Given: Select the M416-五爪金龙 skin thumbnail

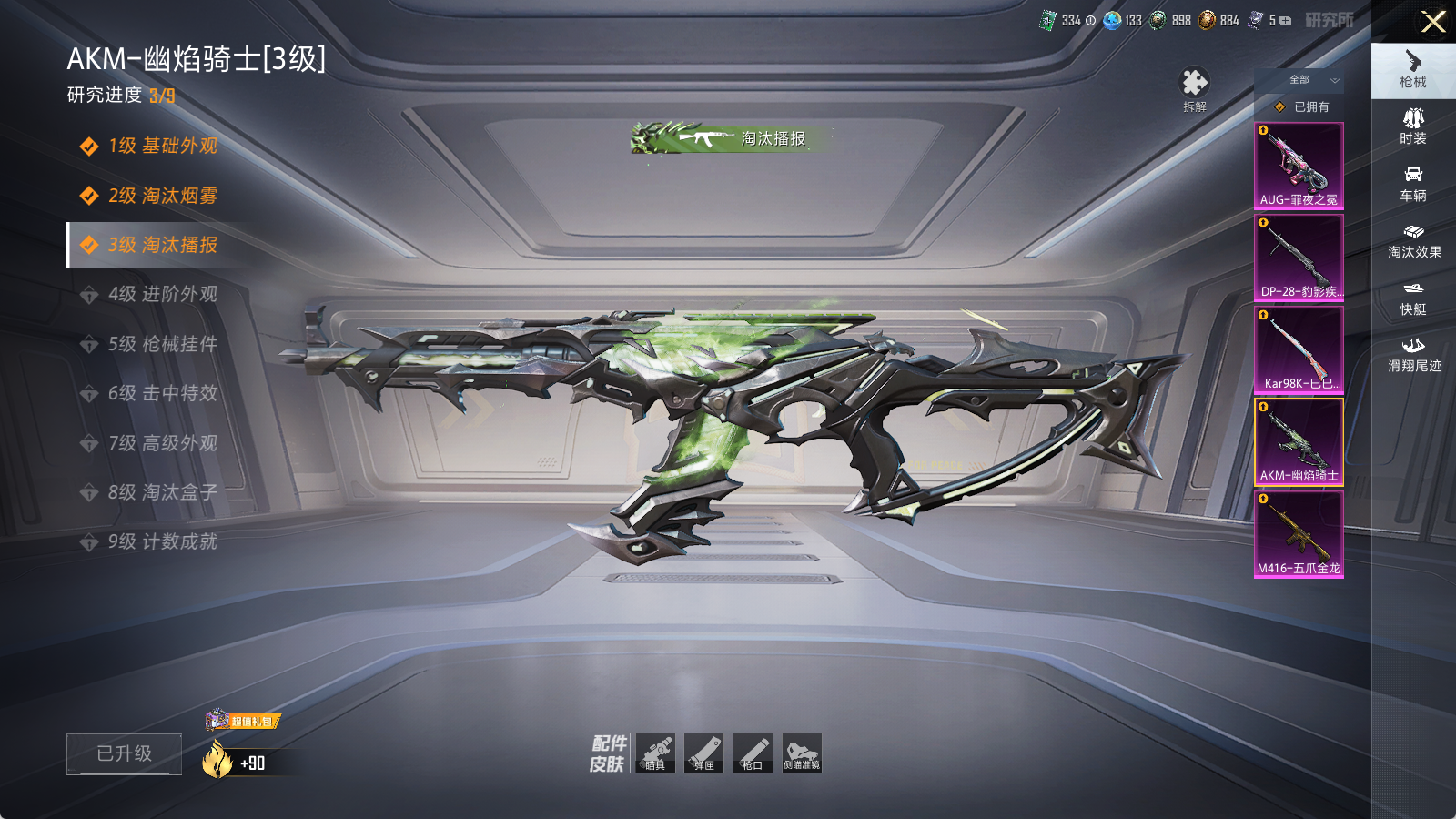Looking at the screenshot, I should click(x=1299, y=534).
